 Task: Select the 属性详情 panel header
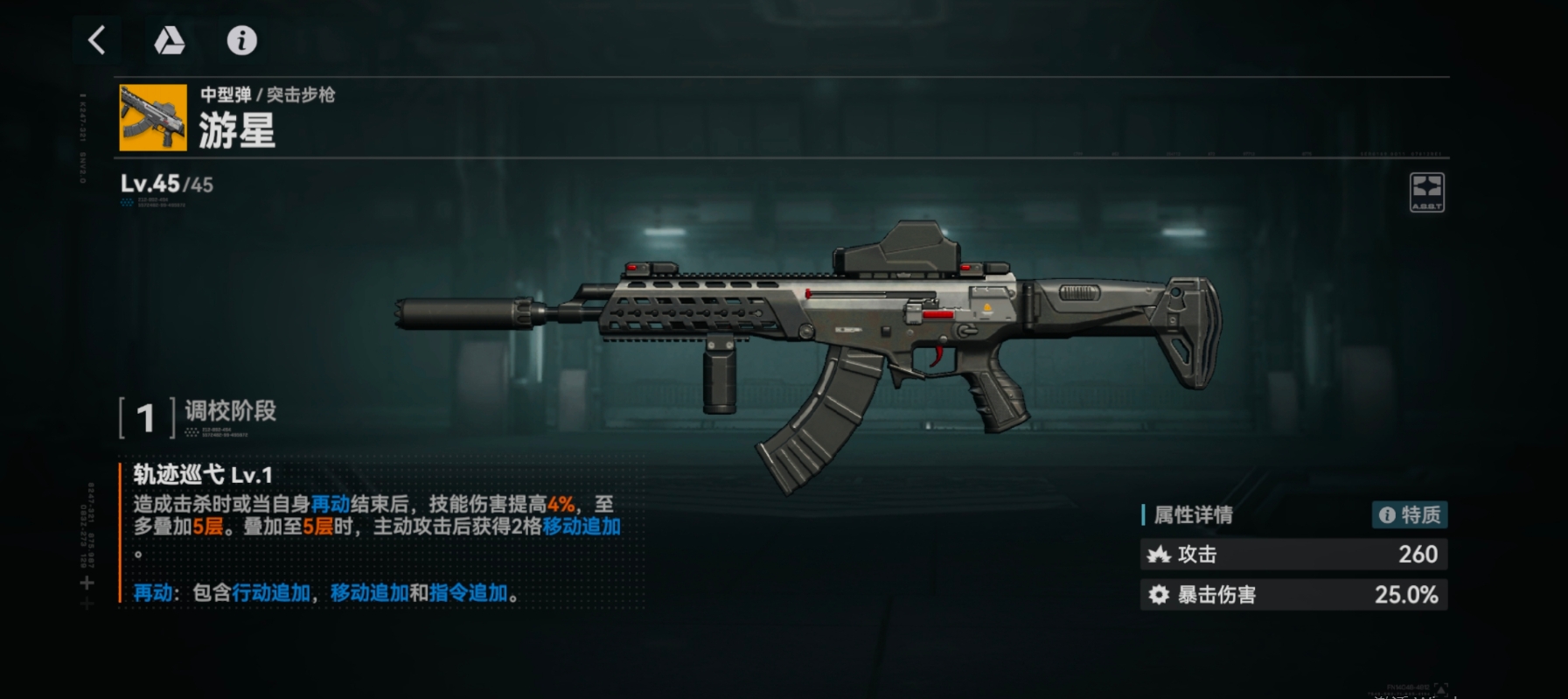[x=1193, y=515]
